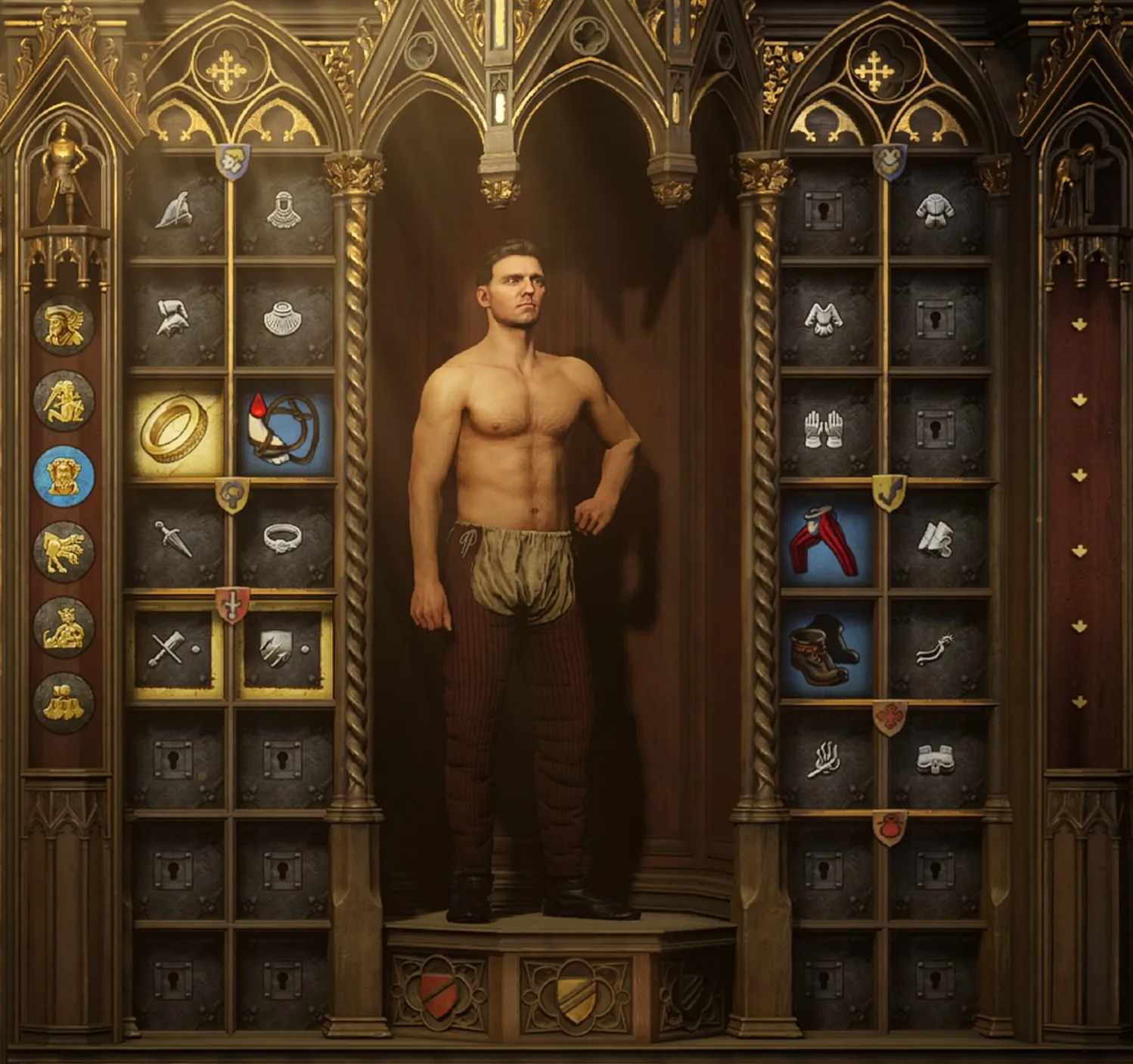Choose the equipped red hose slot
The image size is (1133, 1064).
click(826, 539)
